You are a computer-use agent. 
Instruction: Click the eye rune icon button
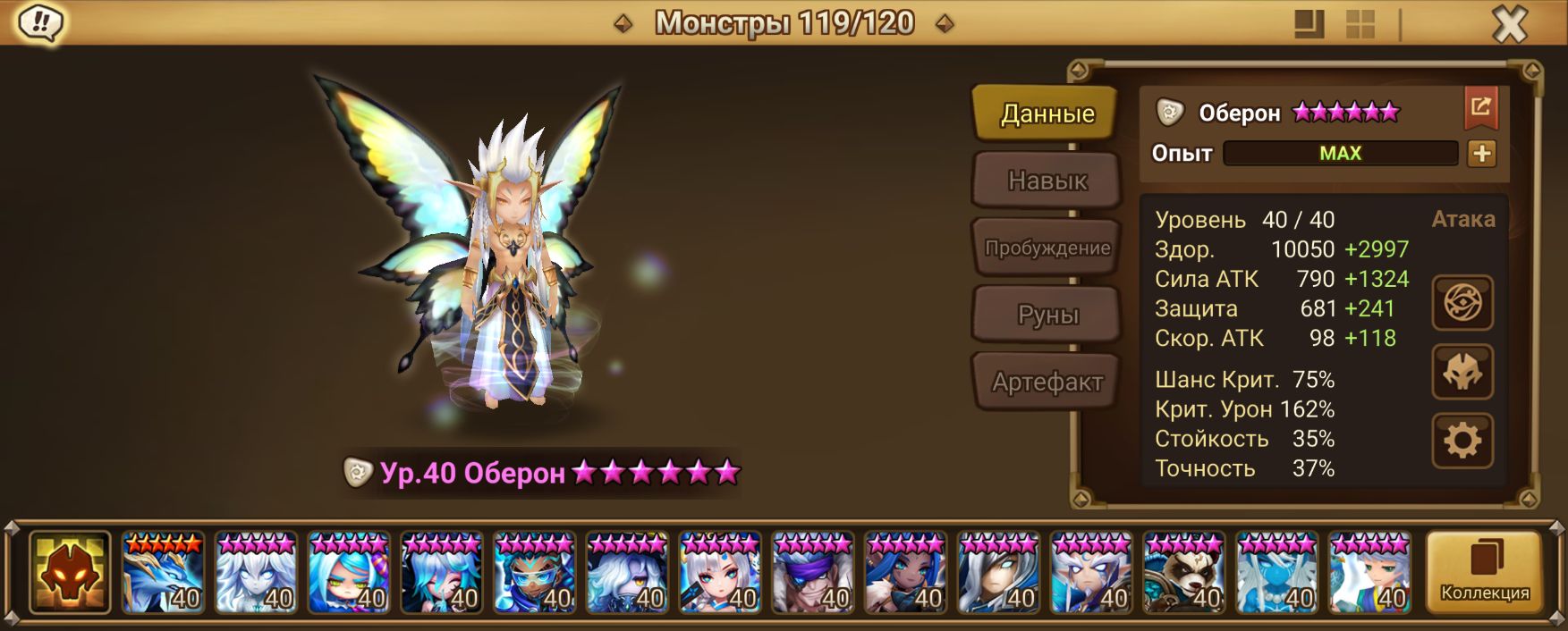(x=1462, y=303)
